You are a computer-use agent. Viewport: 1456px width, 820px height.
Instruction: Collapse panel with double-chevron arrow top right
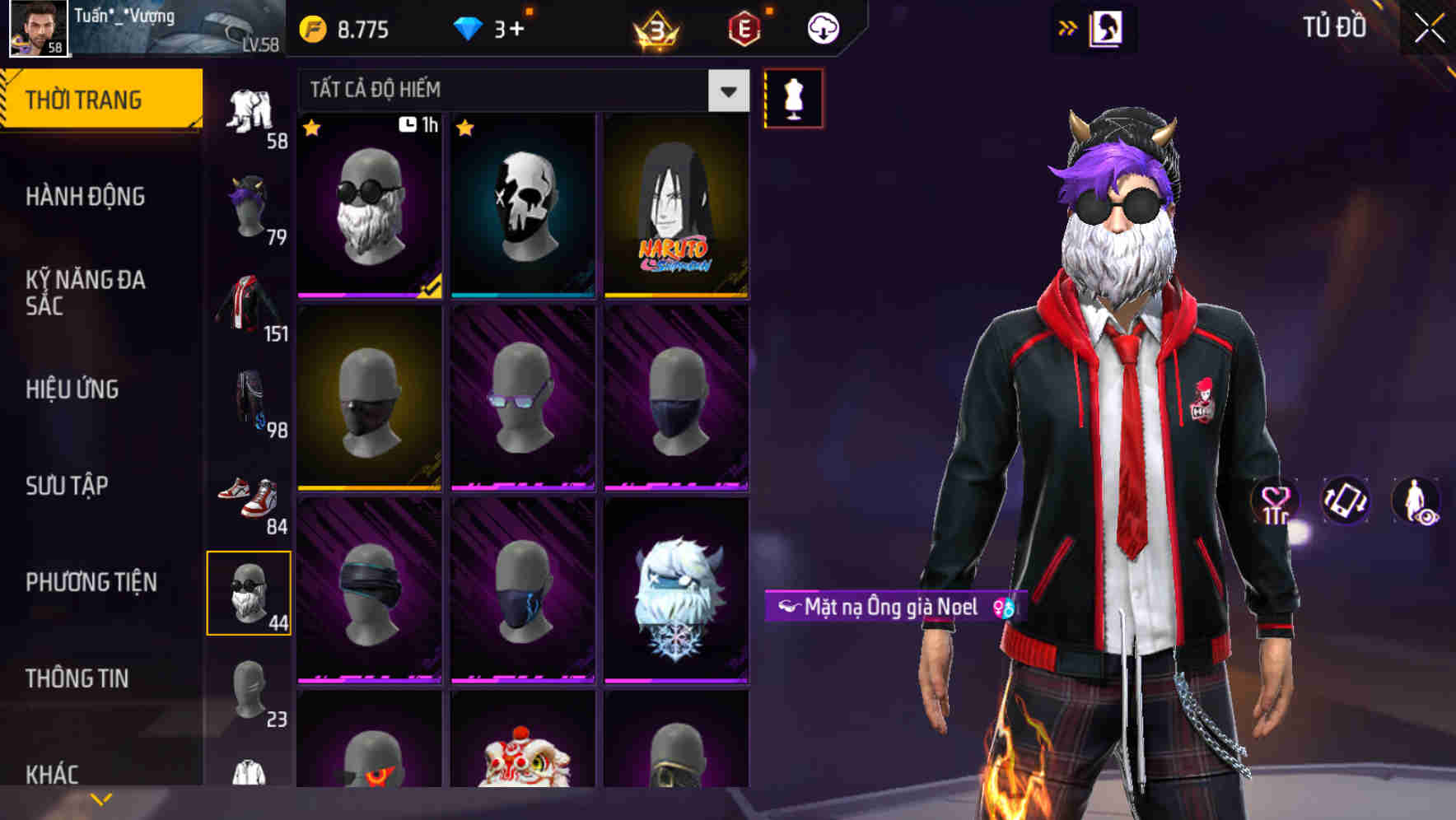point(1067,27)
